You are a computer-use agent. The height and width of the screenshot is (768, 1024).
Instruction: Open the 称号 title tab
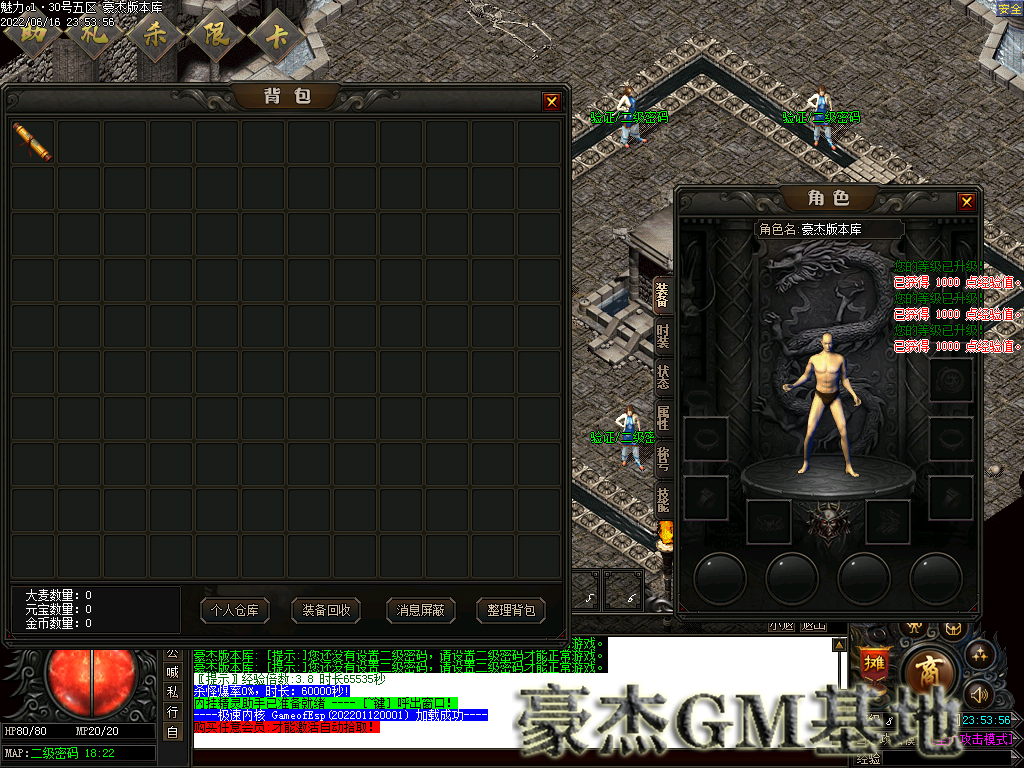663,458
